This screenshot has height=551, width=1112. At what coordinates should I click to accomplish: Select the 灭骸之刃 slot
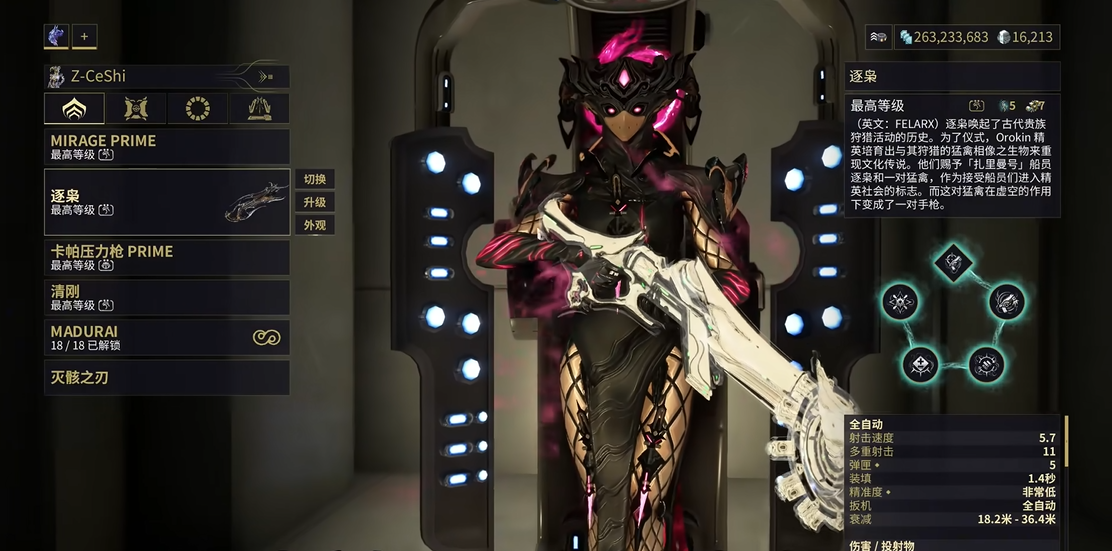pos(166,377)
